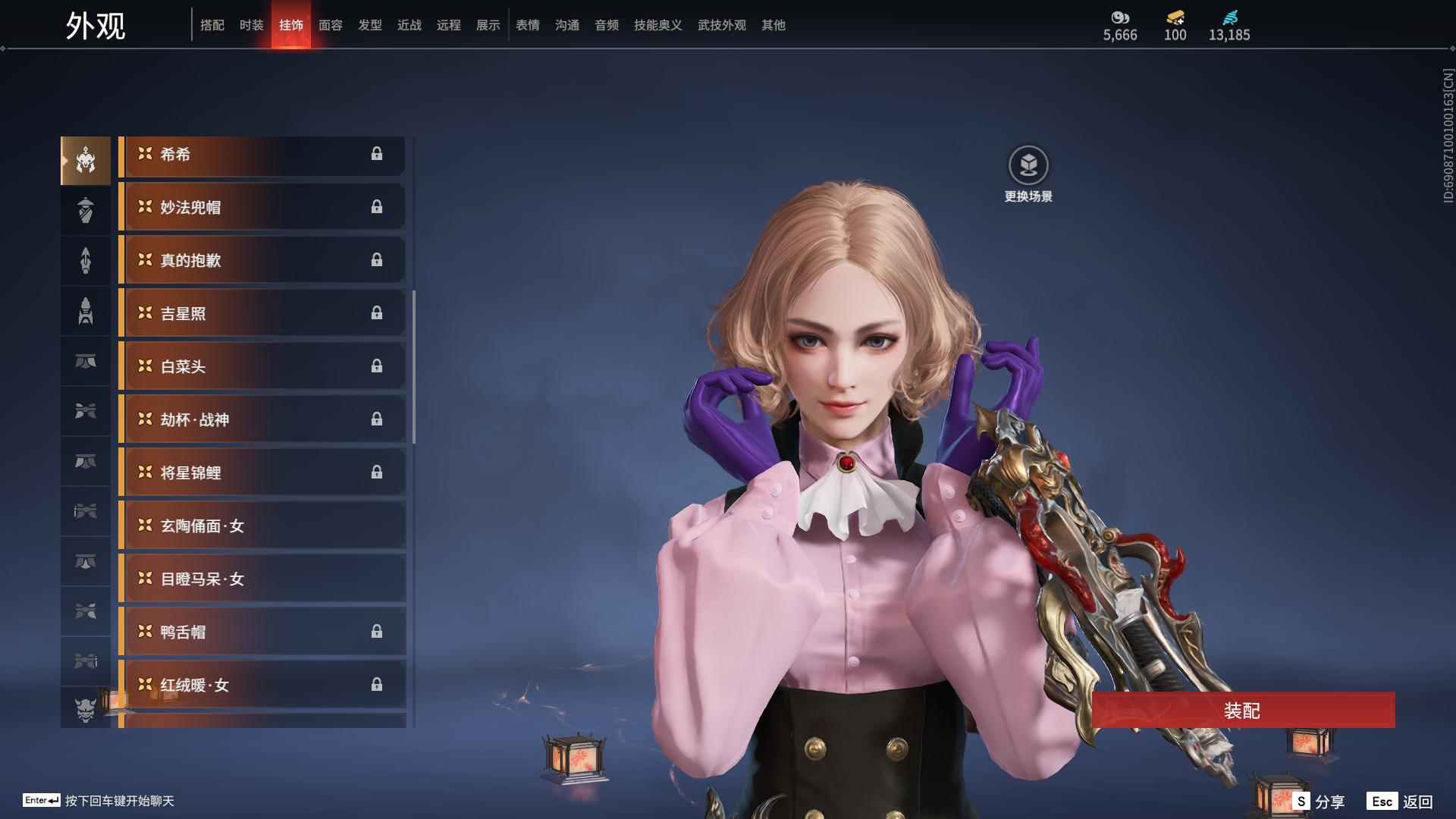Viewport: 1456px width, 819px height.
Task: Click the 装配 equip button
Action: [x=1242, y=711]
